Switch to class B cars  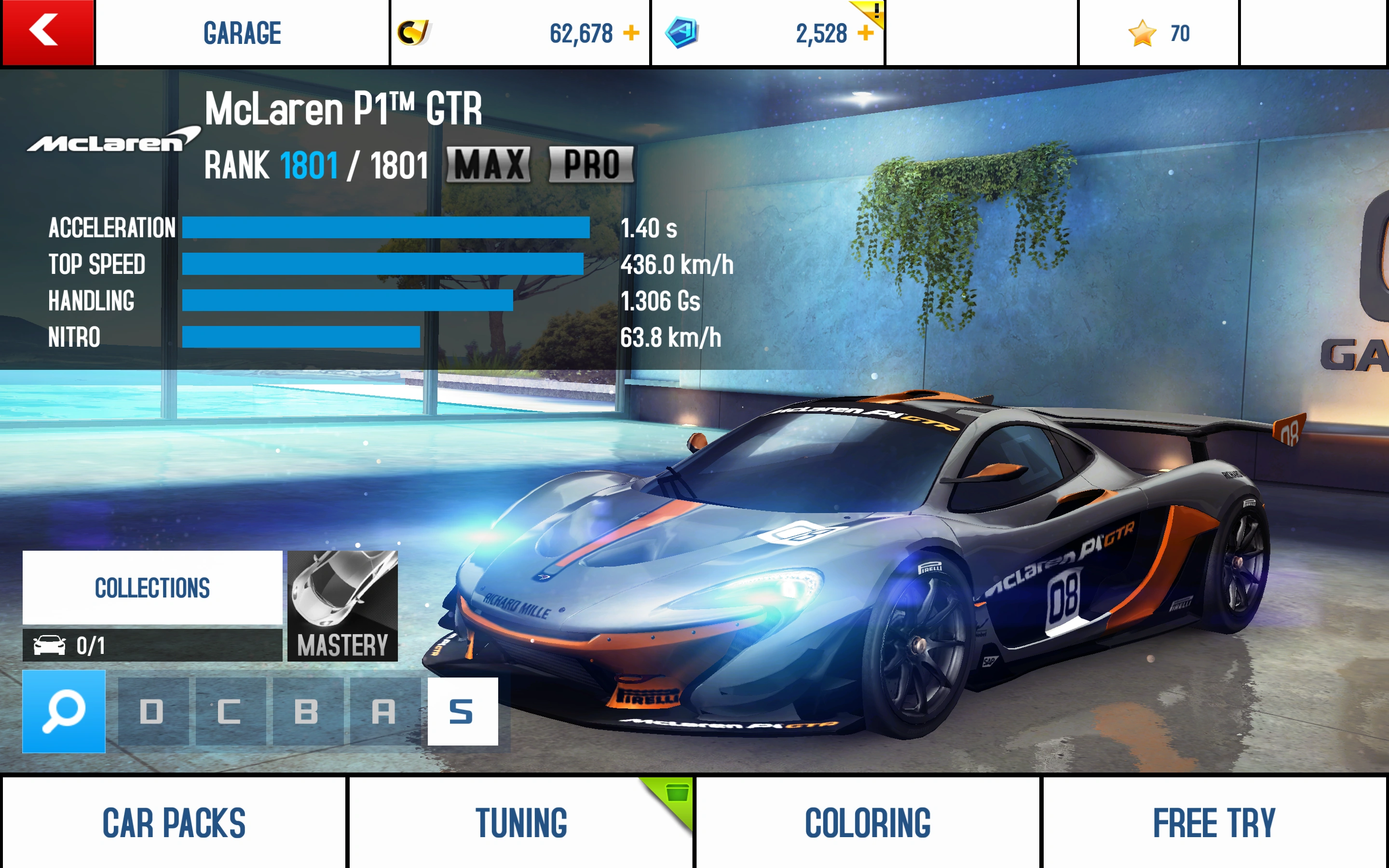307,712
